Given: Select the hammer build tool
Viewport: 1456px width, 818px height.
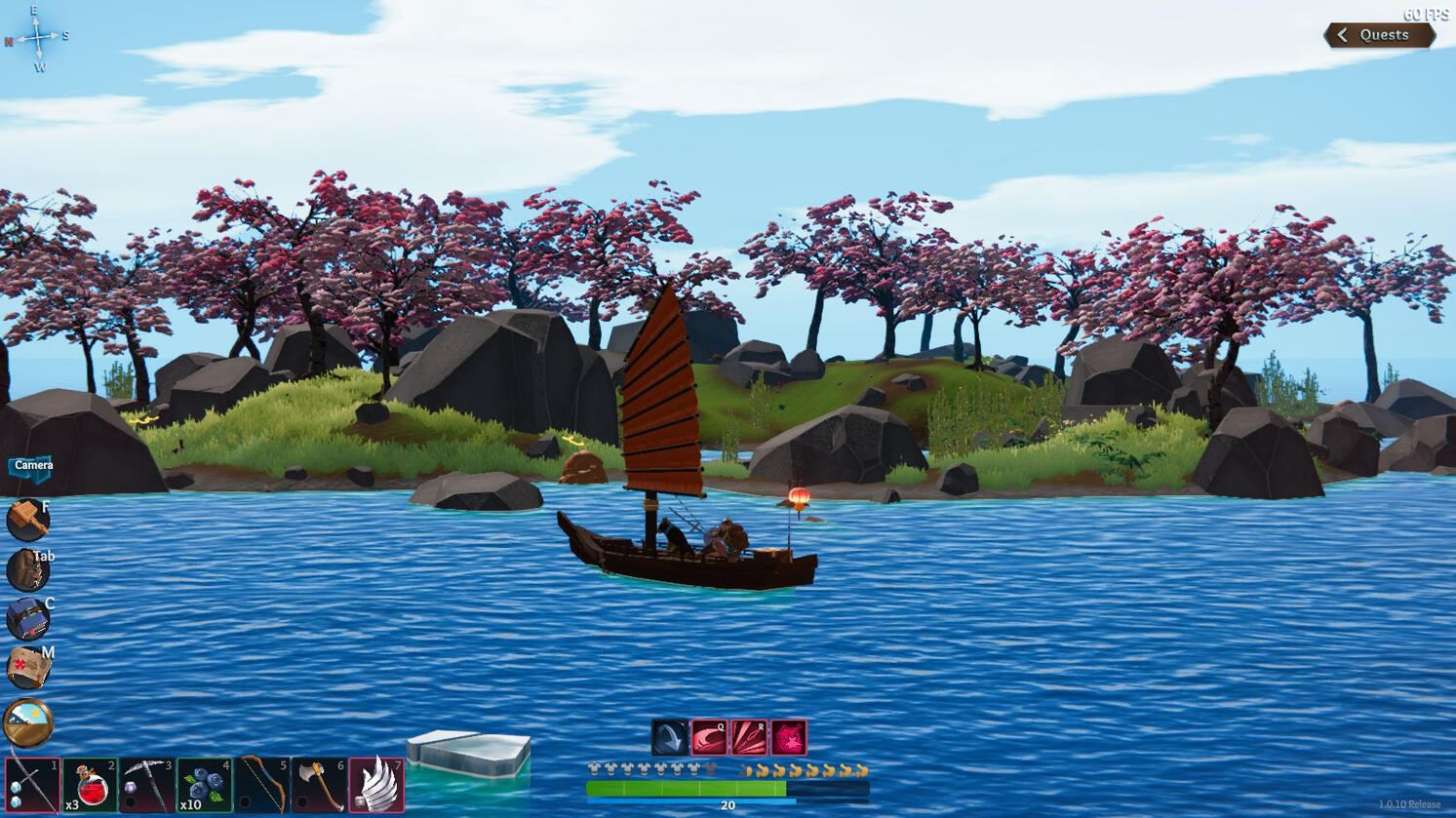Looking at the screenshot, I should (x=26, y=520).
